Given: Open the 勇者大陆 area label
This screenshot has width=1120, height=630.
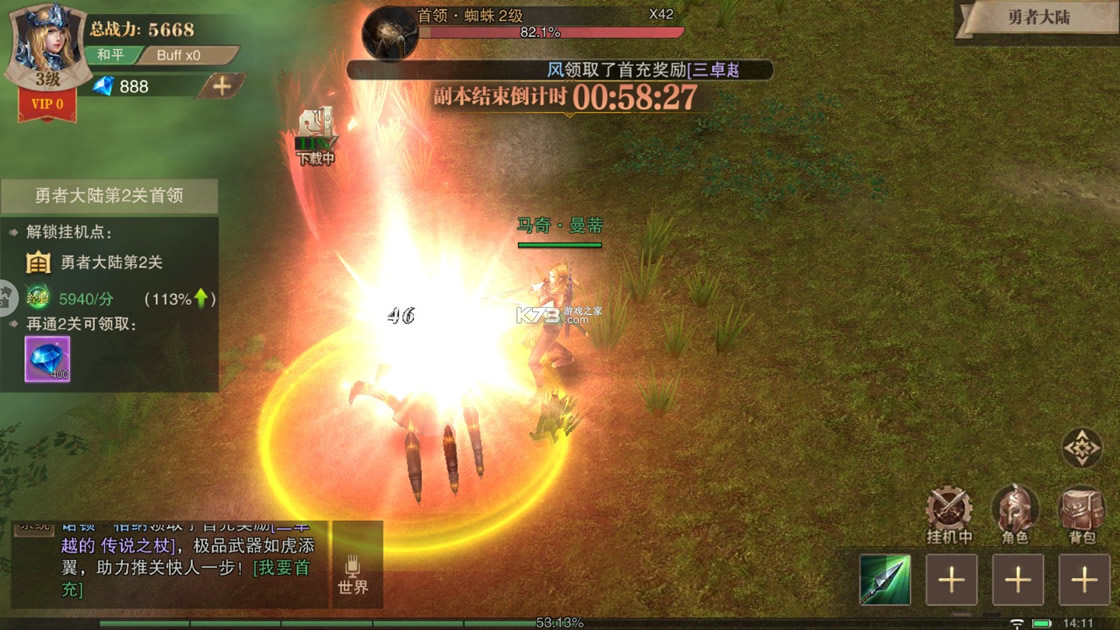Looking at the screenshot, I should (1036, 18).
